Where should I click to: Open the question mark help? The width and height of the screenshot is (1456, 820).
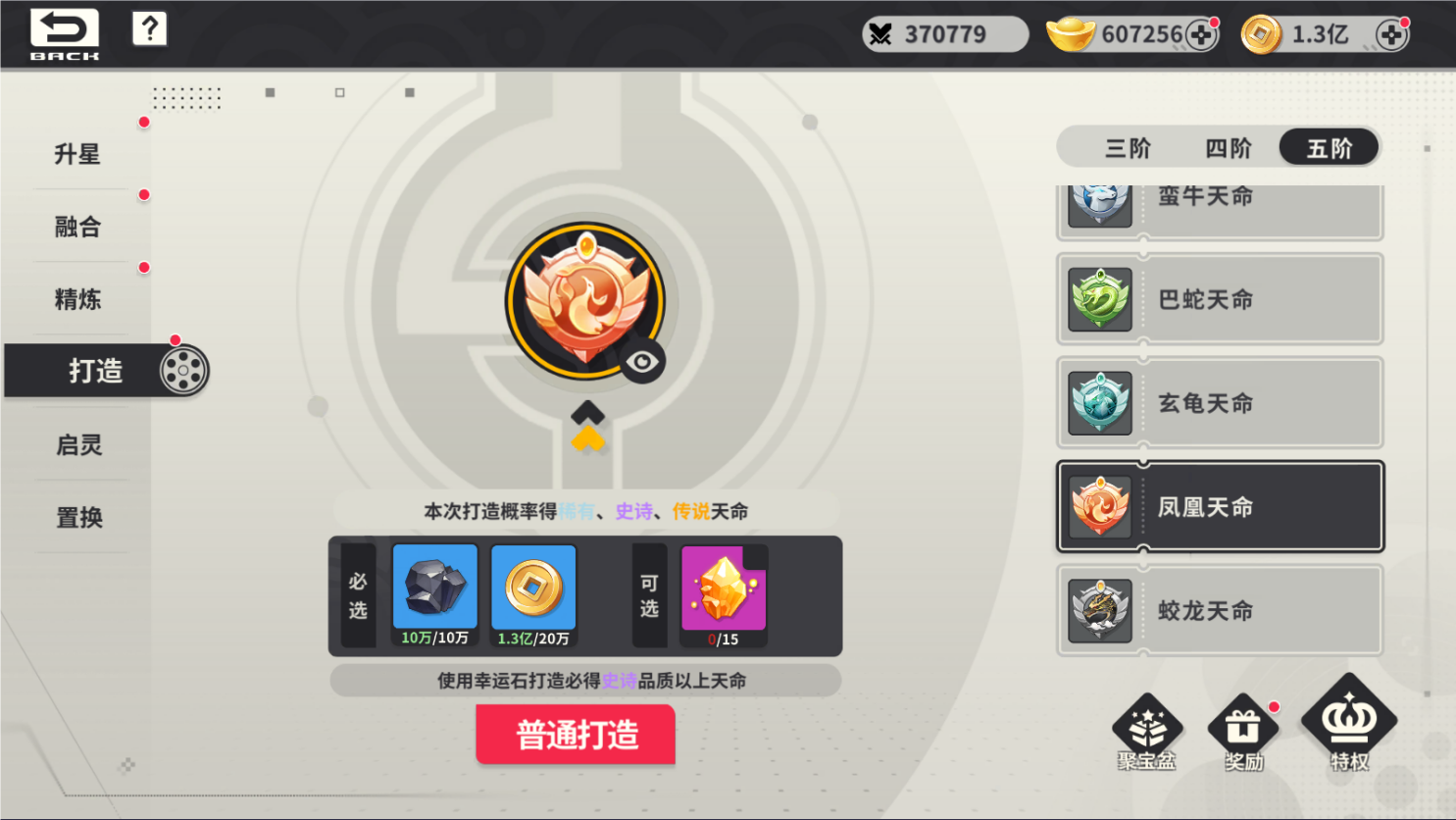(149, 29)
